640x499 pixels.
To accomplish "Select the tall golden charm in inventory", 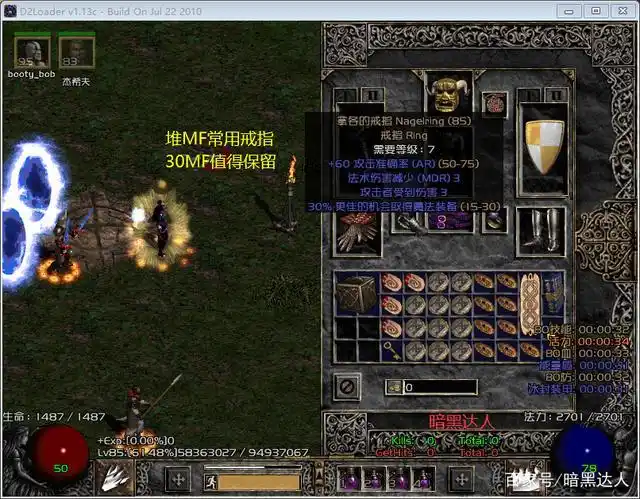I will [x=529, y=303].
